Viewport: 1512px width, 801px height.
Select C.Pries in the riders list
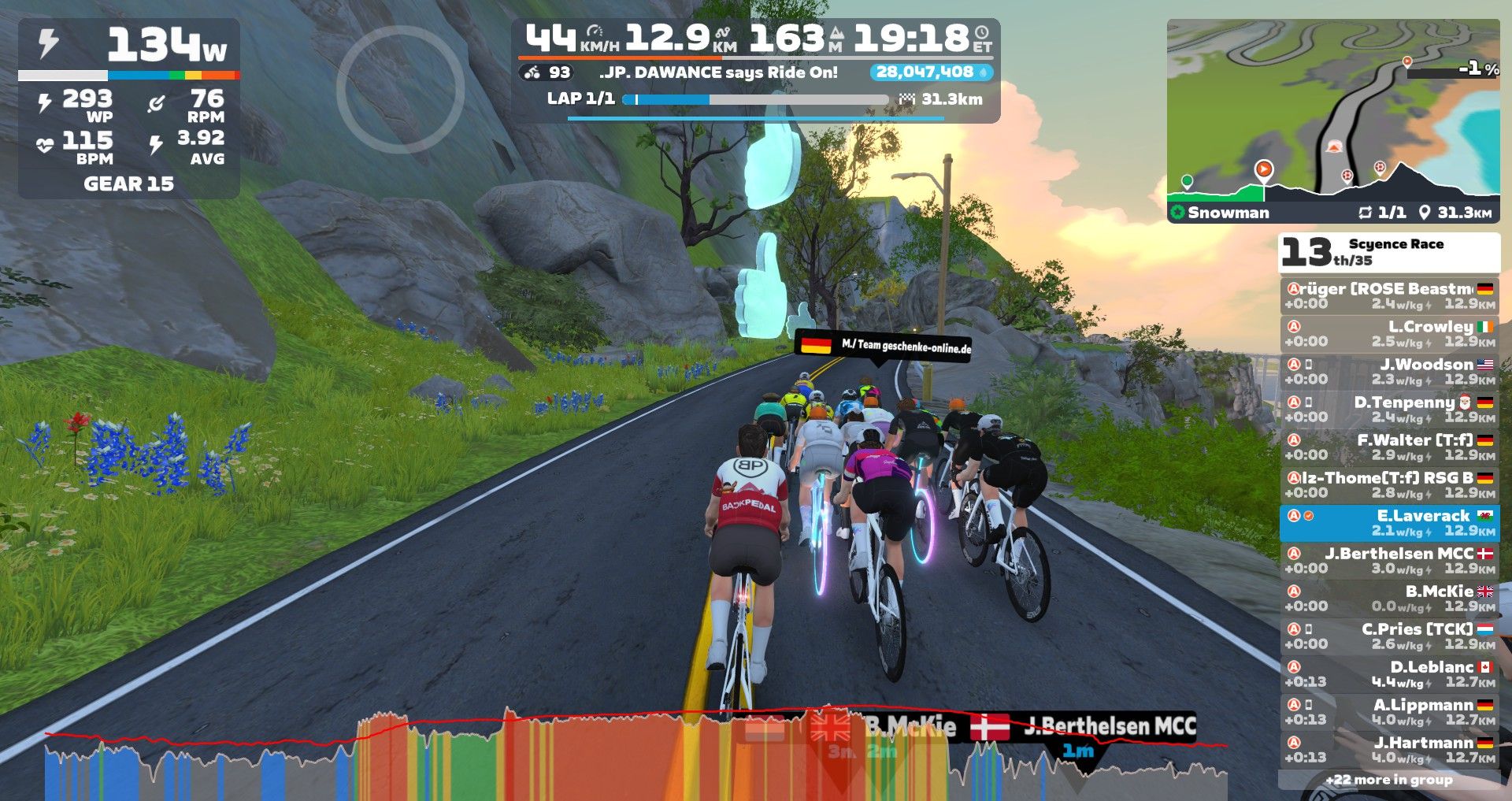[1389, 636]
